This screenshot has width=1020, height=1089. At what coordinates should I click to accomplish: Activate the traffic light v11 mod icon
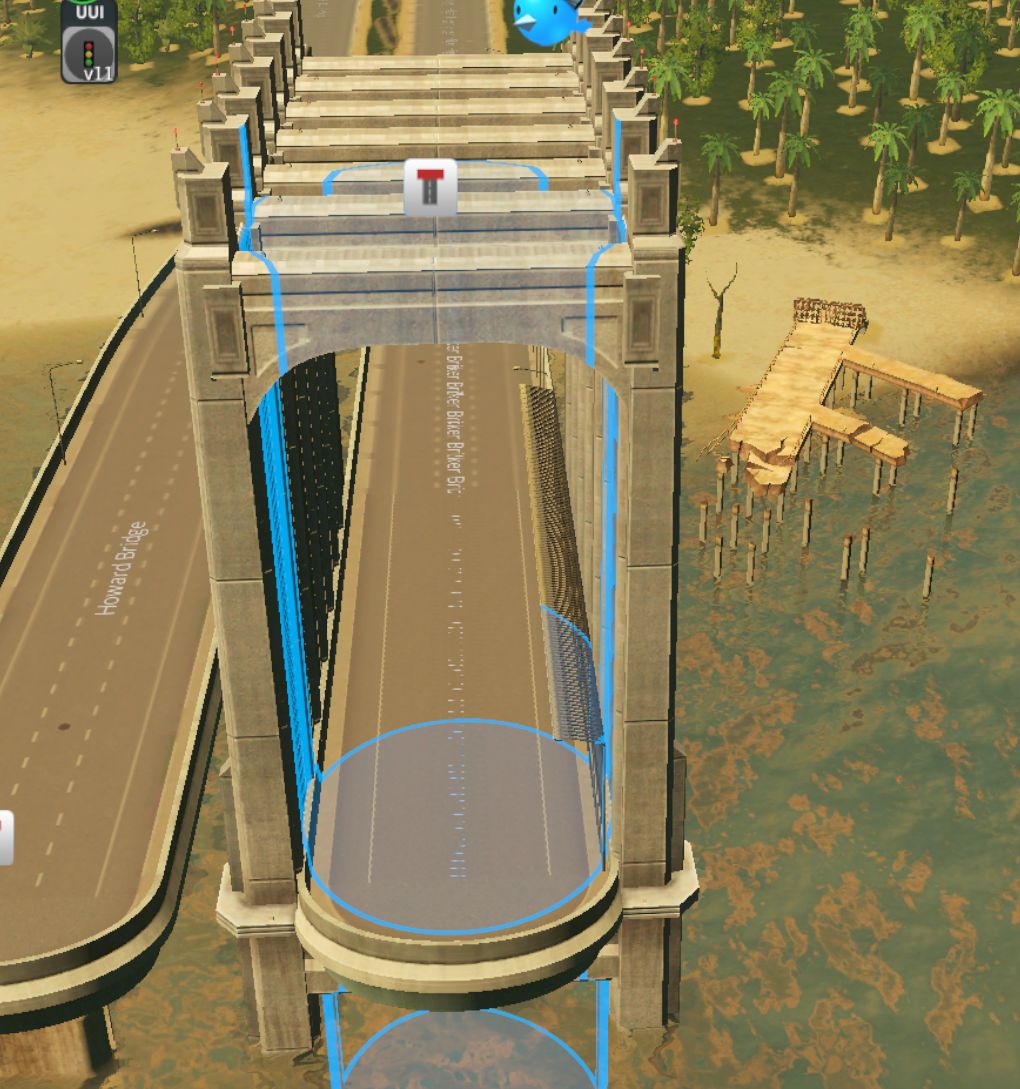click(x=89, y=55)
